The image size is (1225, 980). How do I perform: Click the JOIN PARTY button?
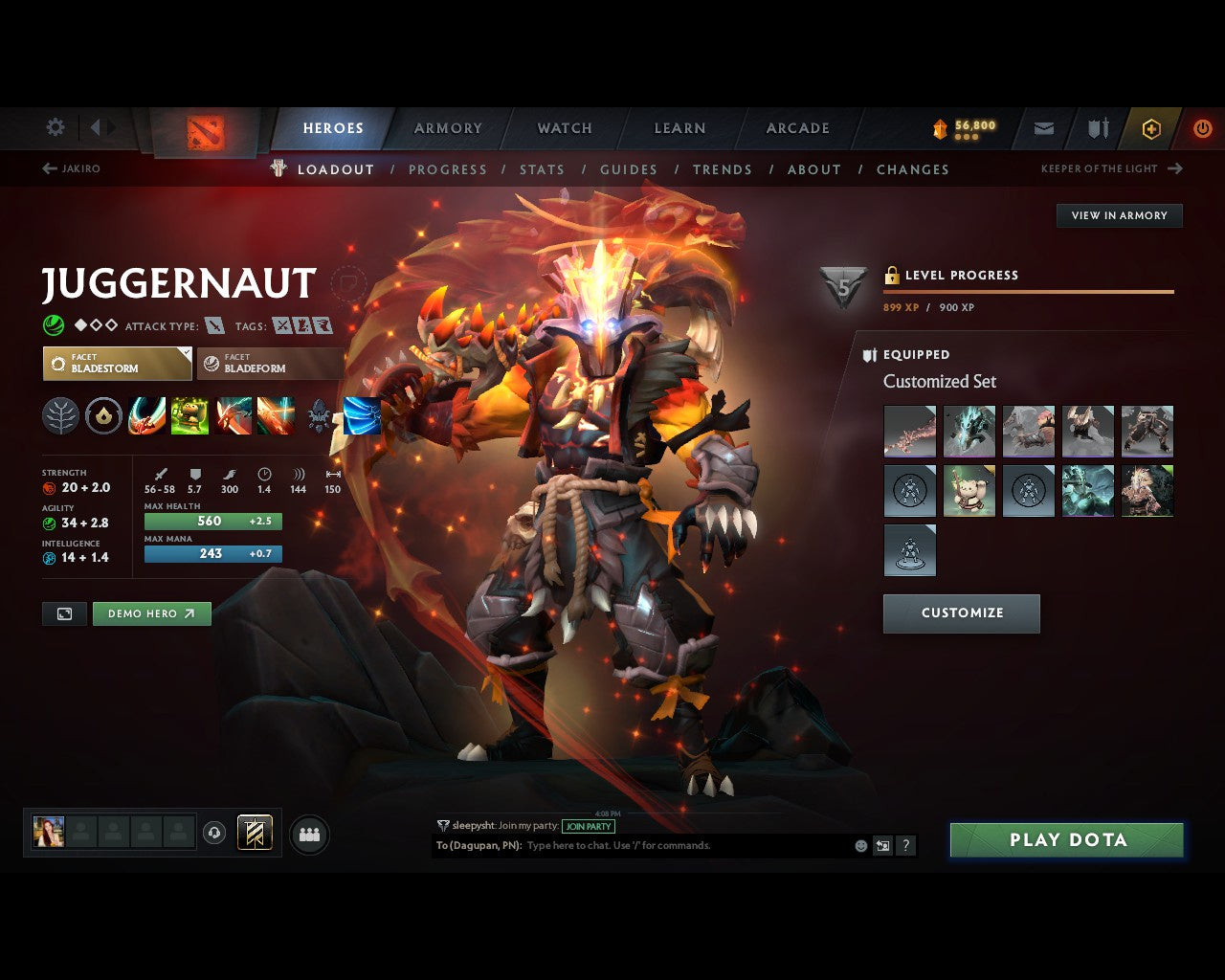[588, 827]
